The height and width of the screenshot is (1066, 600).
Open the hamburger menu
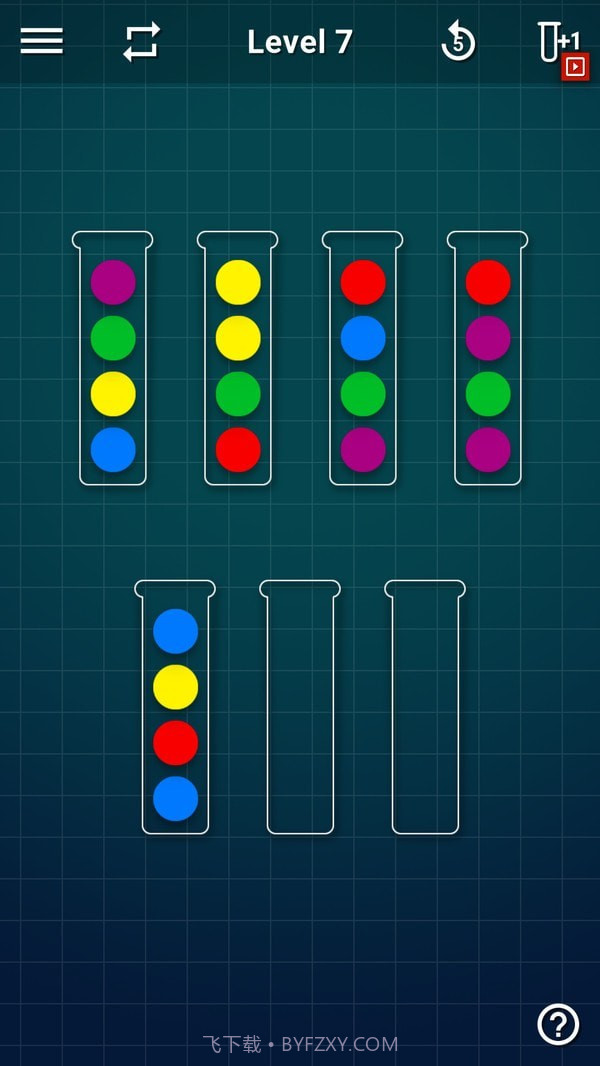click(x=41, y=41)
